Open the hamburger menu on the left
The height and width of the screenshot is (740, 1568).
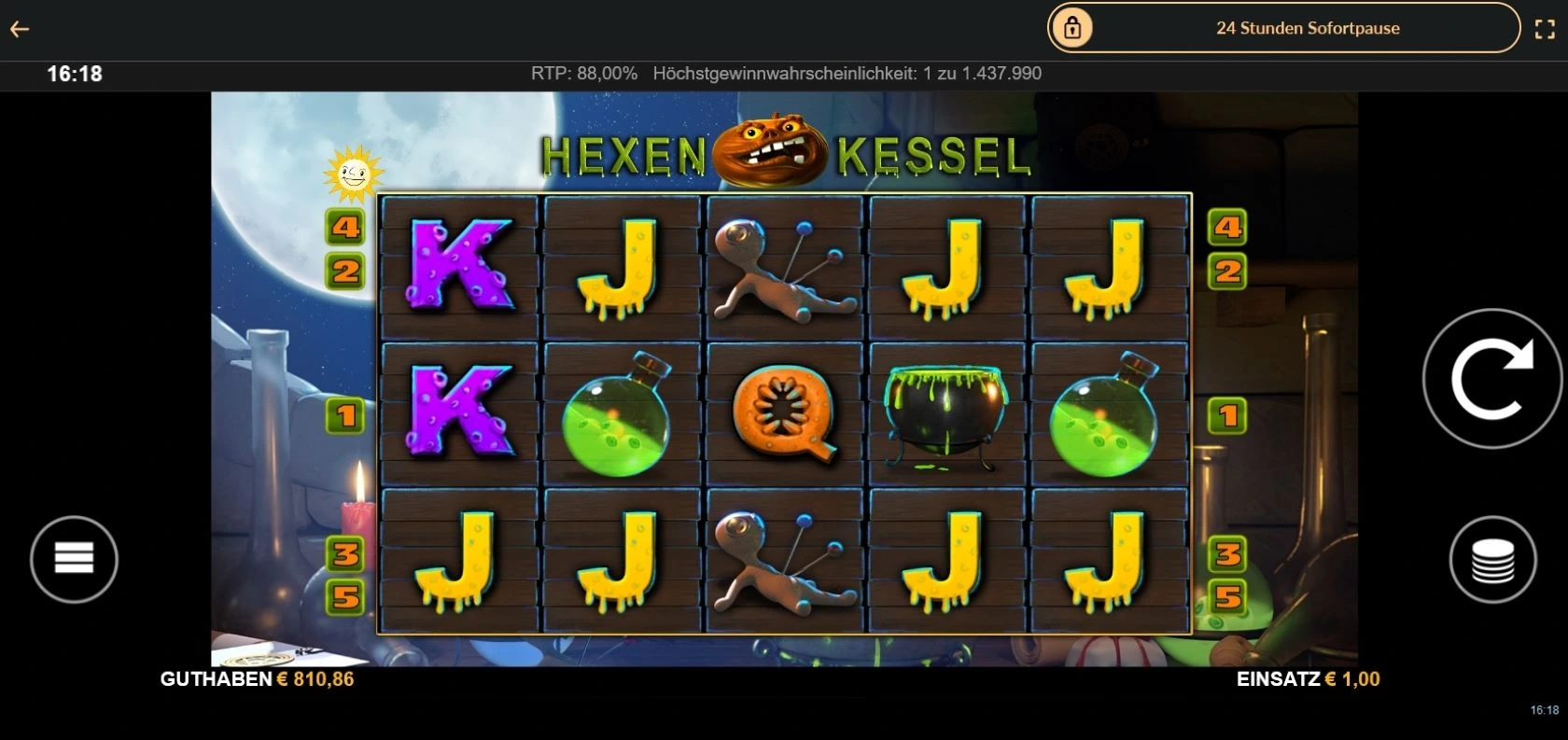74,559
